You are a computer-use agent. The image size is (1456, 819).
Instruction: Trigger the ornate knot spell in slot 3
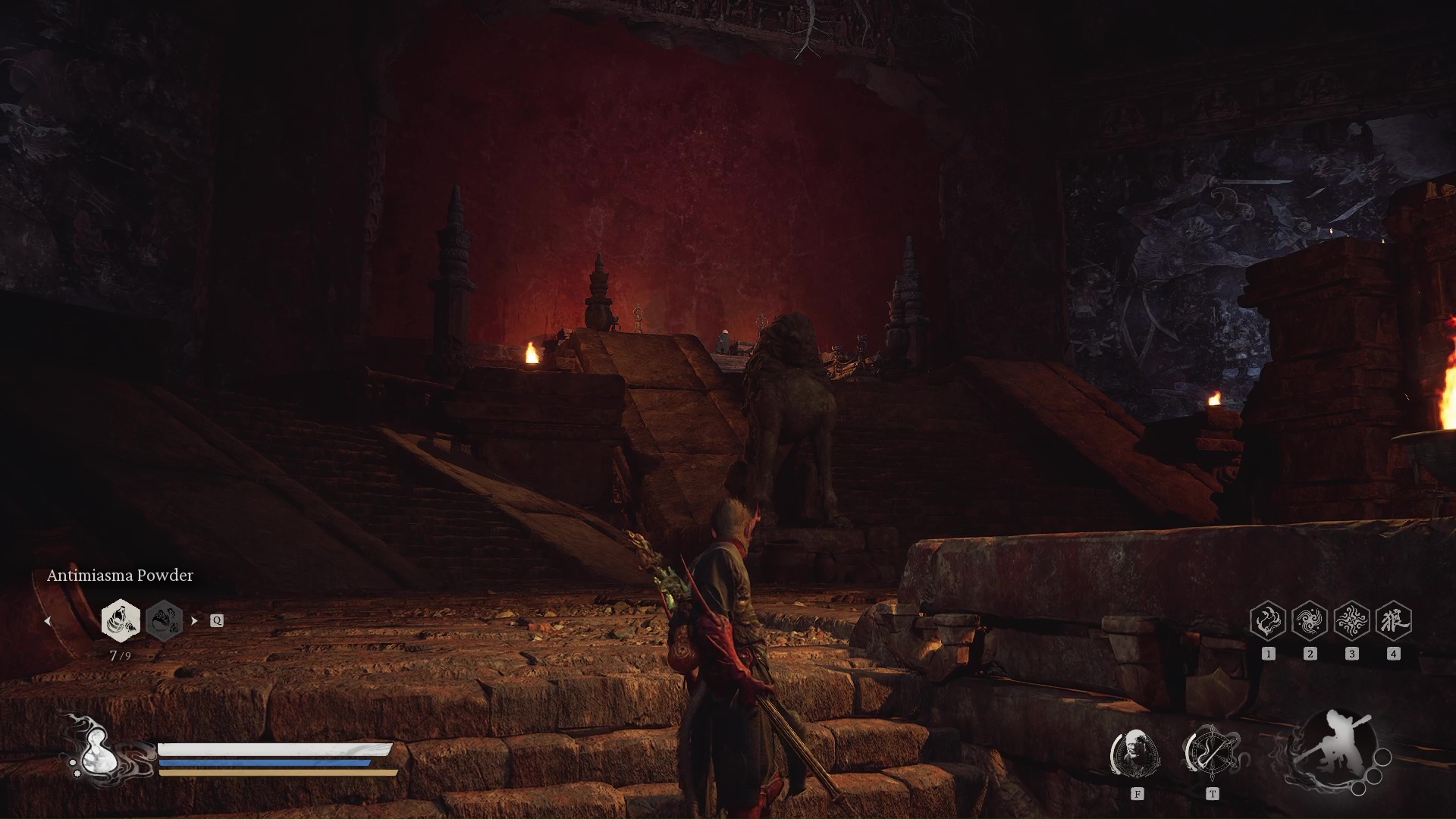click(1351, 621)
